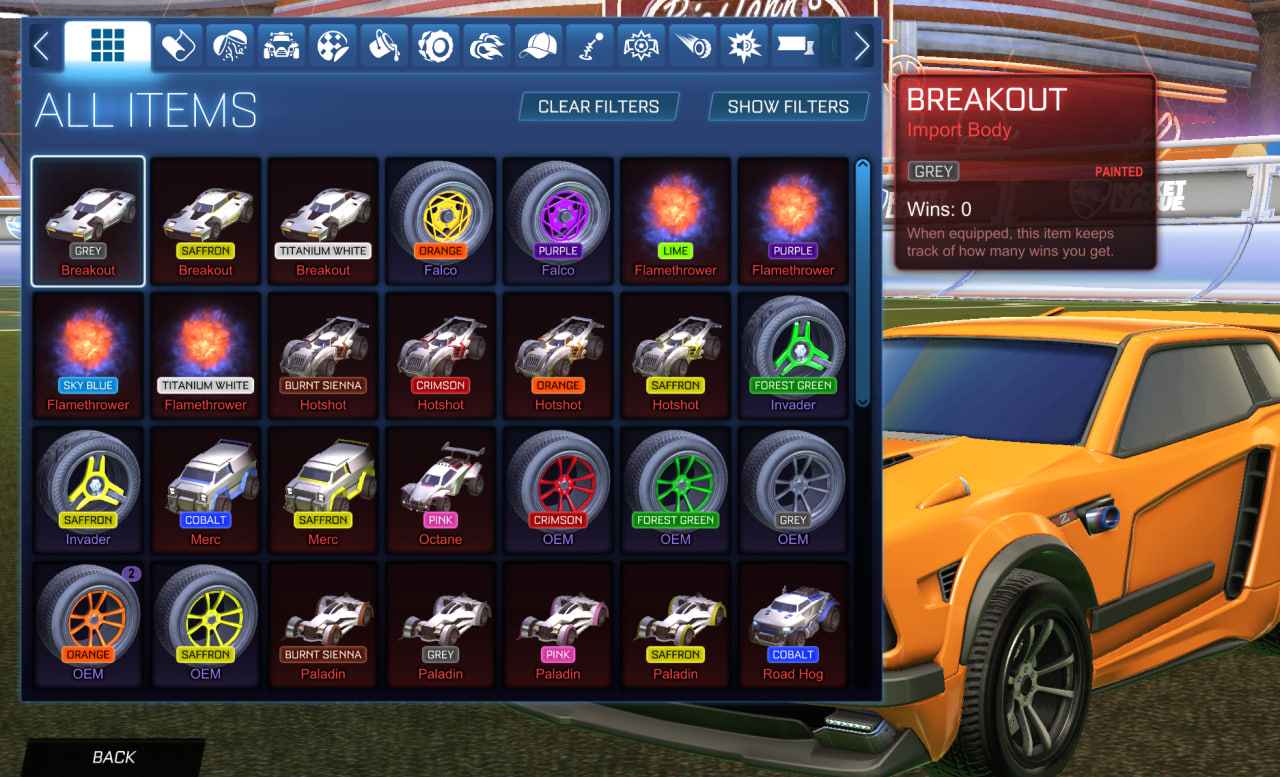This screenshot has width=1280, height=777.
Task: Go back through categories with the left chevron
Action: pyautogui.click(x=42, y=45)
